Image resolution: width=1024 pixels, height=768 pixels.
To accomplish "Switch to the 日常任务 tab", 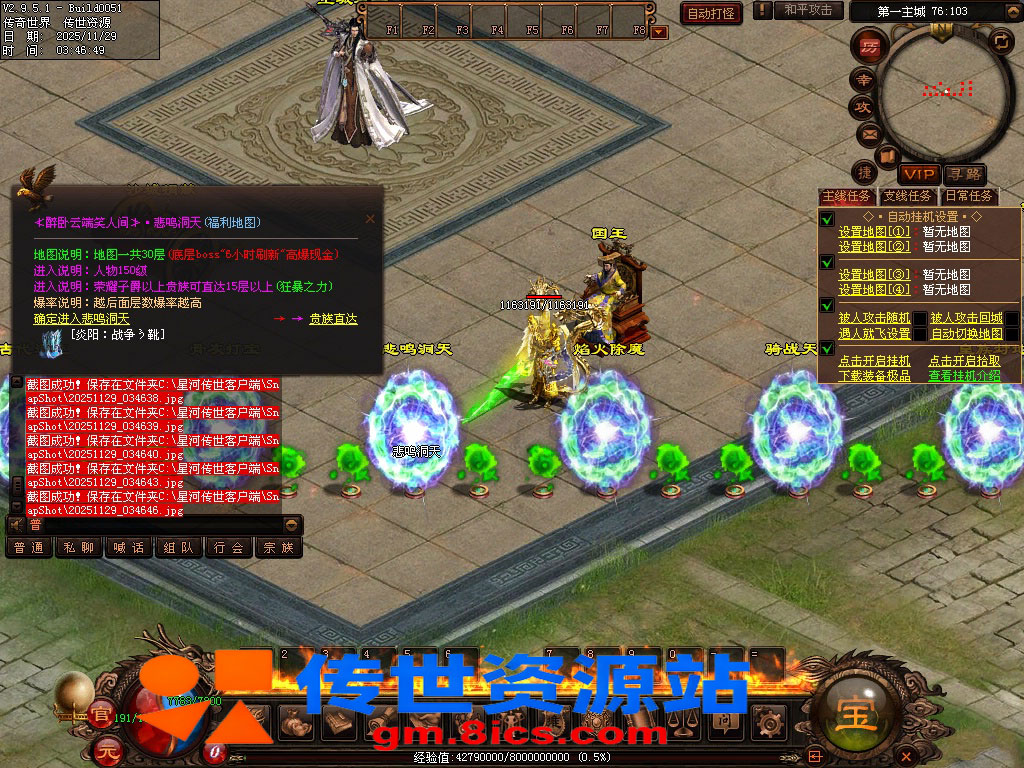I will click(x=968, y=196).
